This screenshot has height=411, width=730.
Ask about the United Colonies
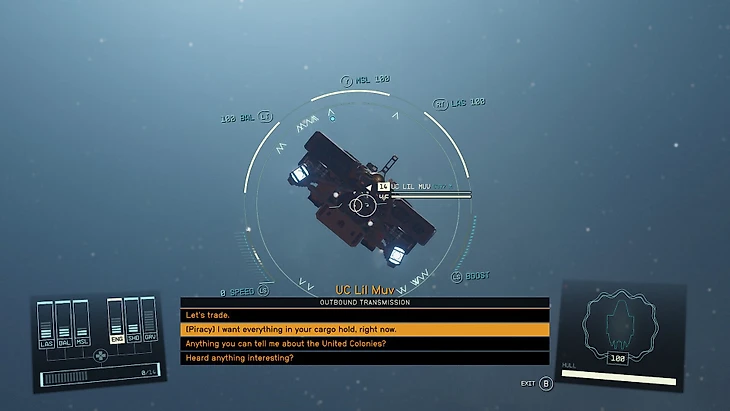click(364, 343)
